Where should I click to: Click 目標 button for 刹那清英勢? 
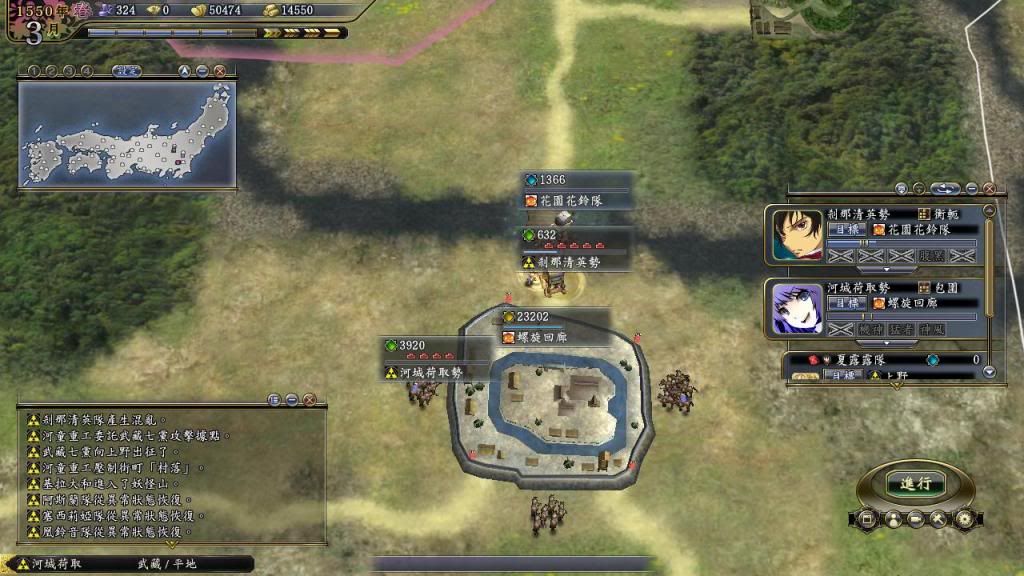coord(846,229)
